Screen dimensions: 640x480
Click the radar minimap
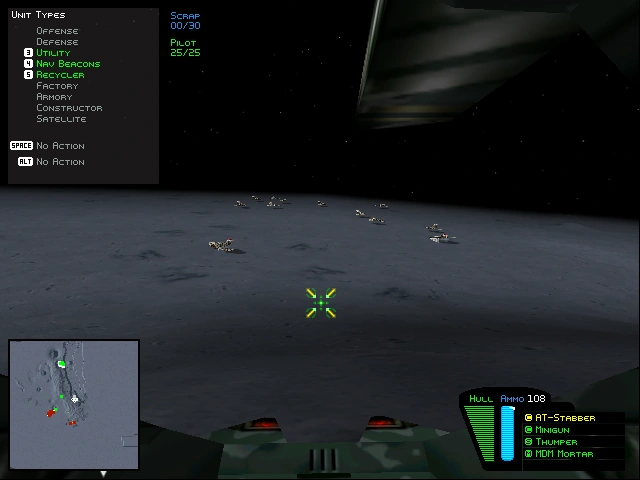coord(74,405)
